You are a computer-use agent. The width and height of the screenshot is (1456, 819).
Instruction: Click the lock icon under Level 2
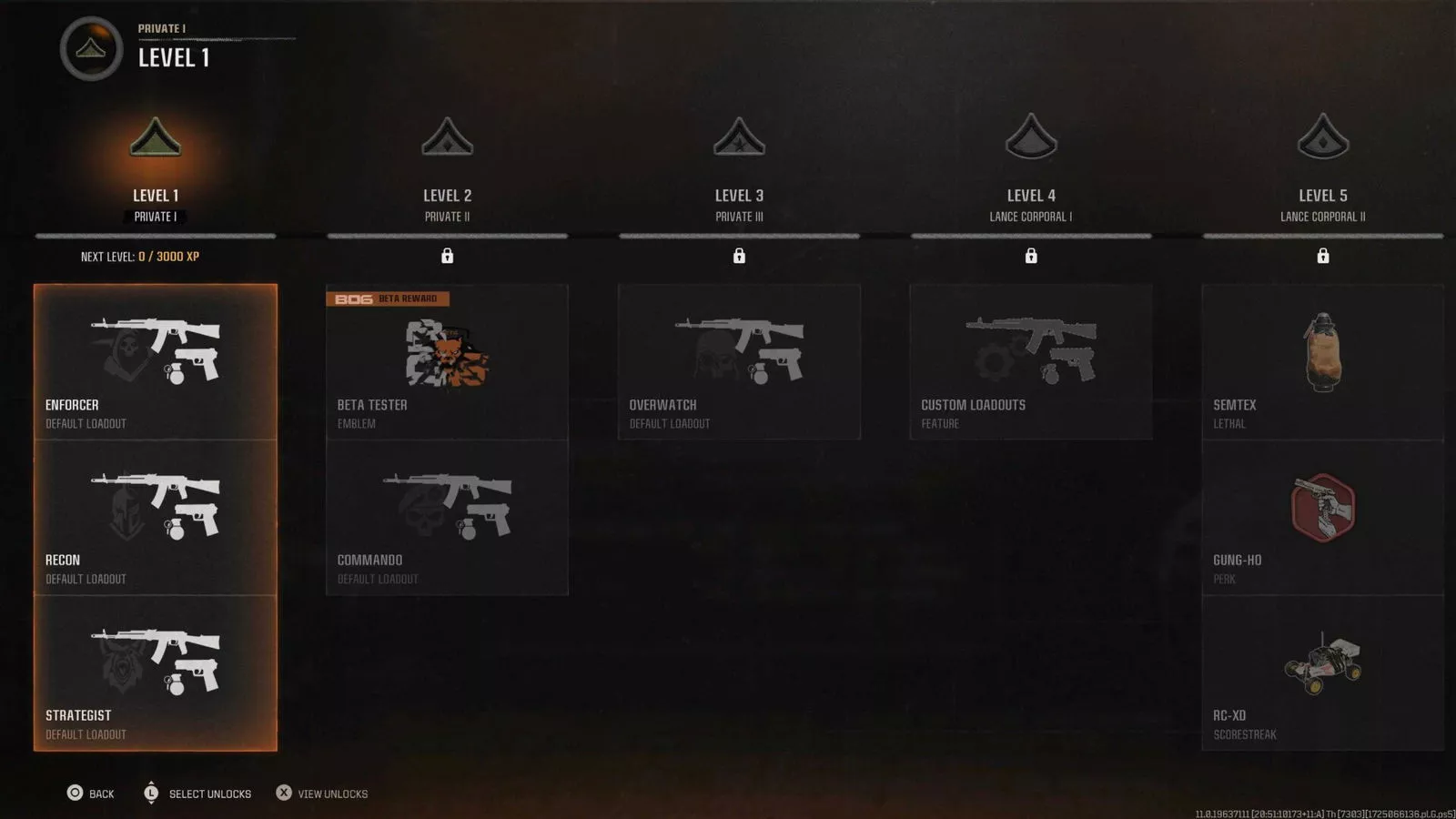pyautogui.click(x=447, y=256)
